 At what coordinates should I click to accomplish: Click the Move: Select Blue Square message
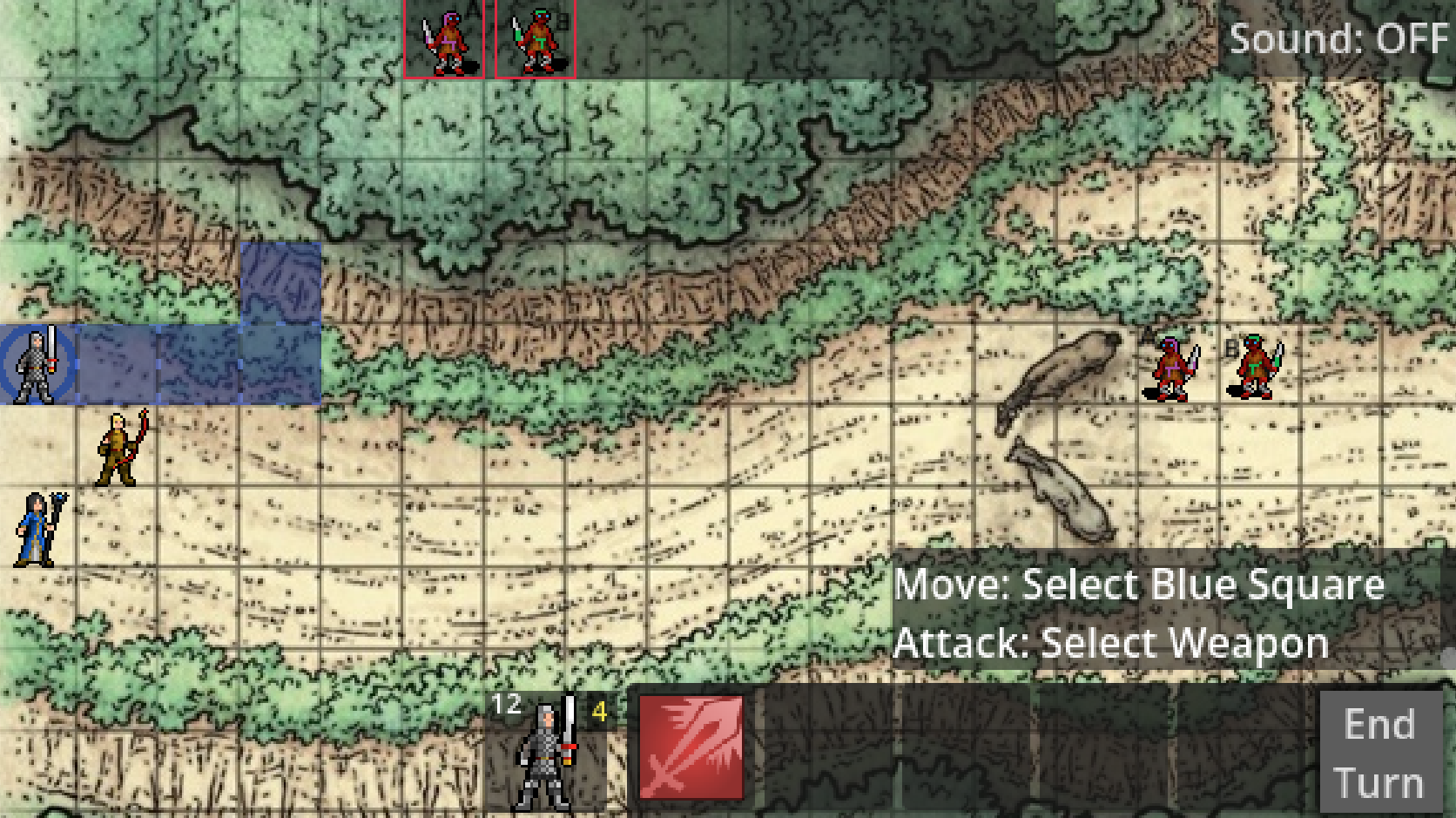click(x=1141, y=585)
